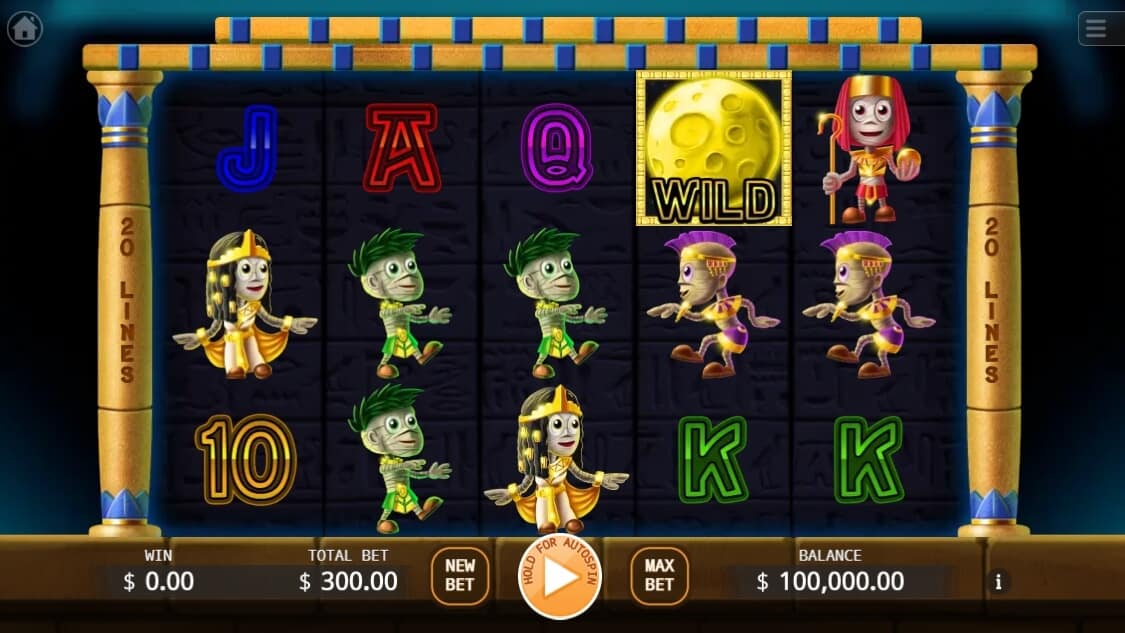
Task: Spin the reels with the play button
Action: point(560,577)
